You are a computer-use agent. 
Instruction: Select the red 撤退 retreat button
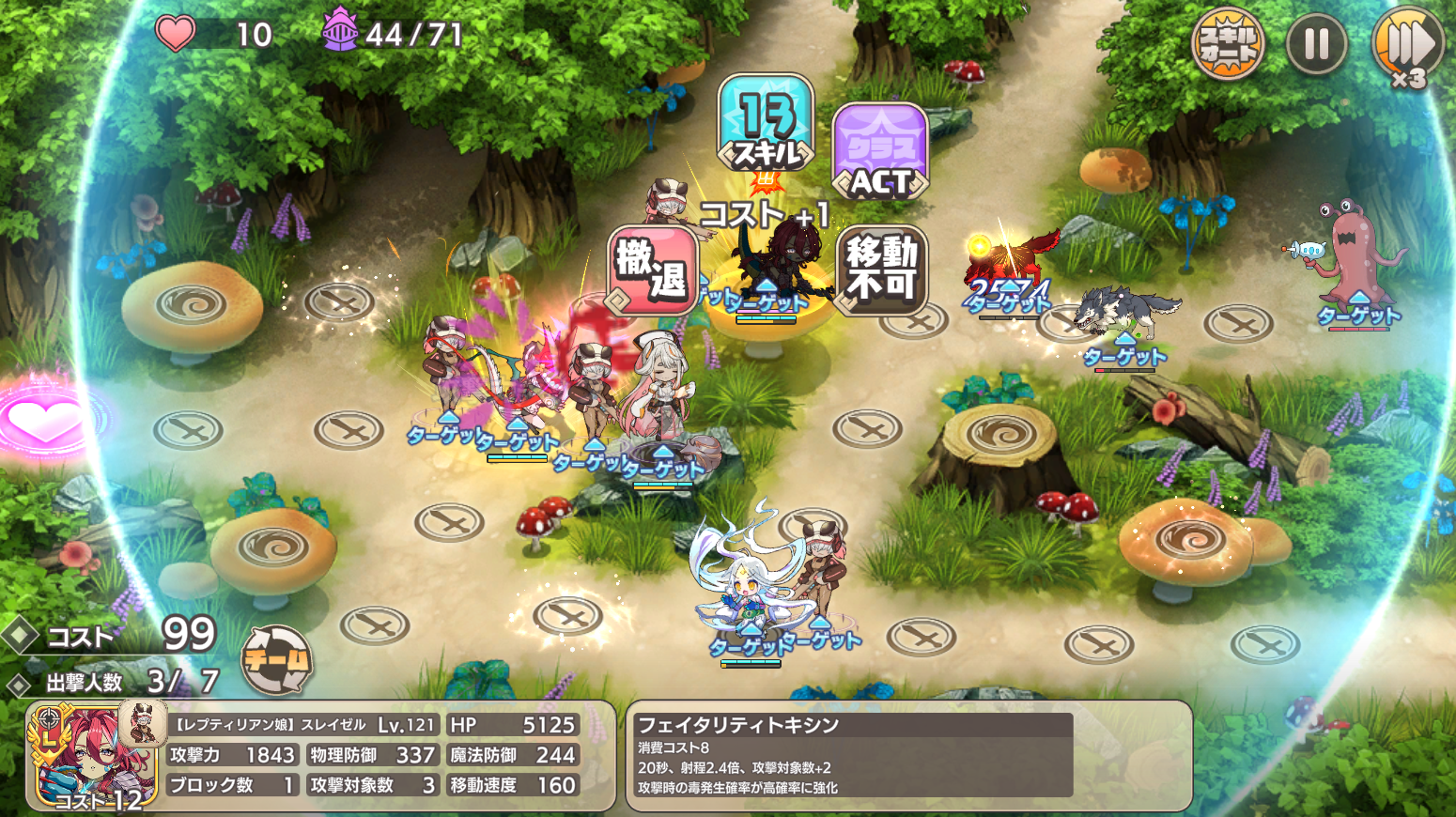[653, 270]
